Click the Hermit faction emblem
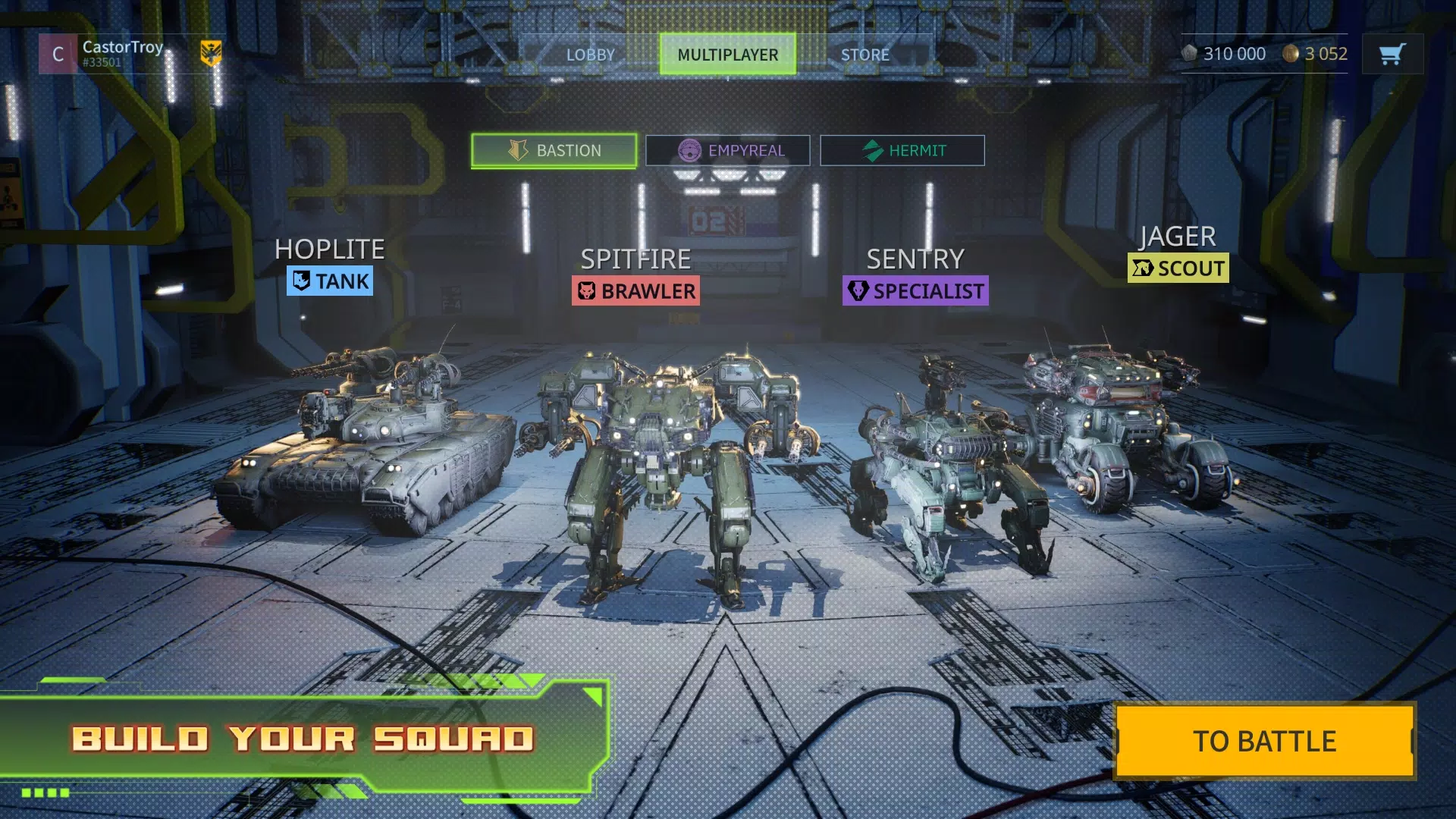The width and height of the screenshot is (1456, 819). (x=874, y=150)
